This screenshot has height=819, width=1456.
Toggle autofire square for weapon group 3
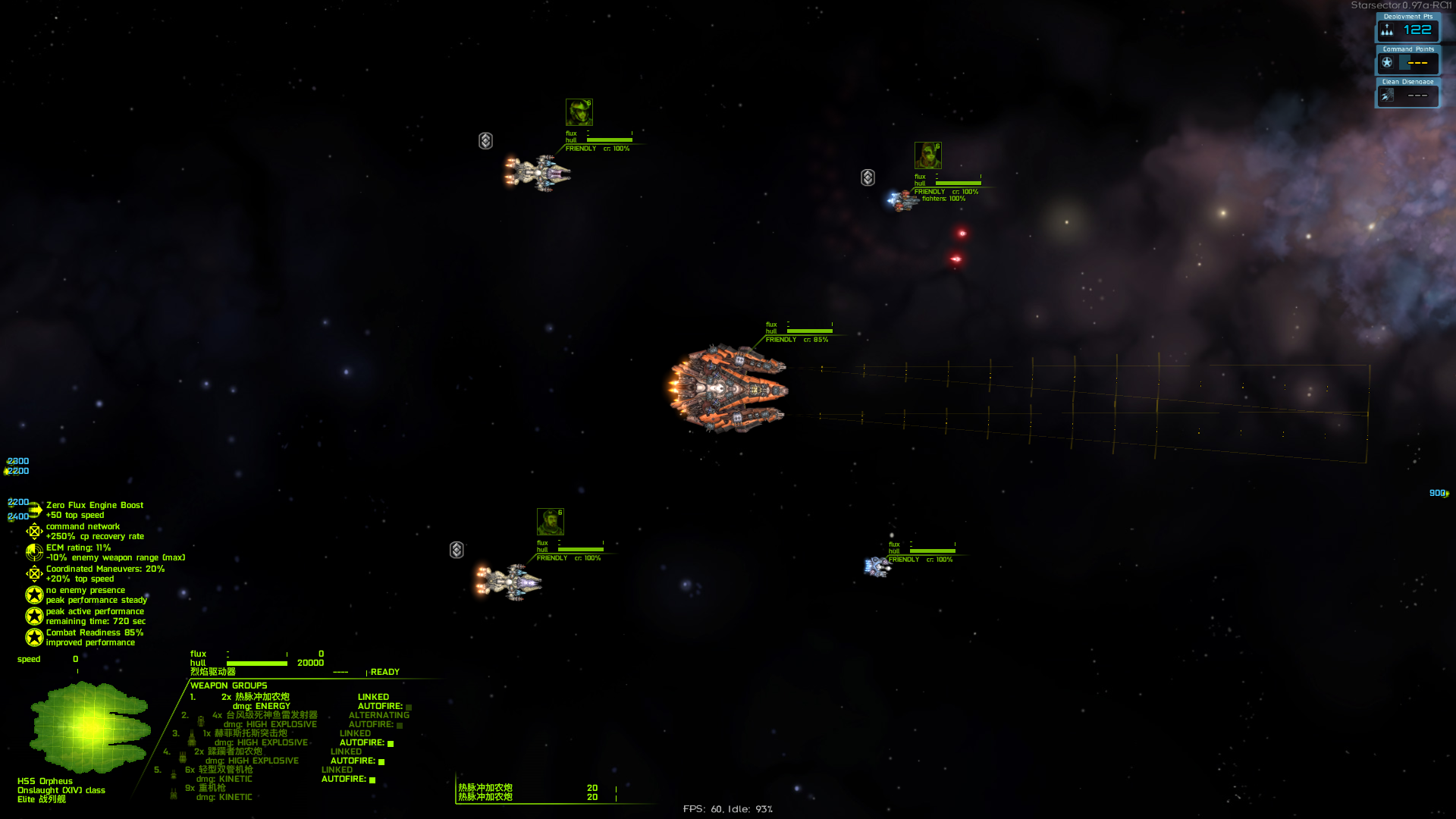[391, 743]
